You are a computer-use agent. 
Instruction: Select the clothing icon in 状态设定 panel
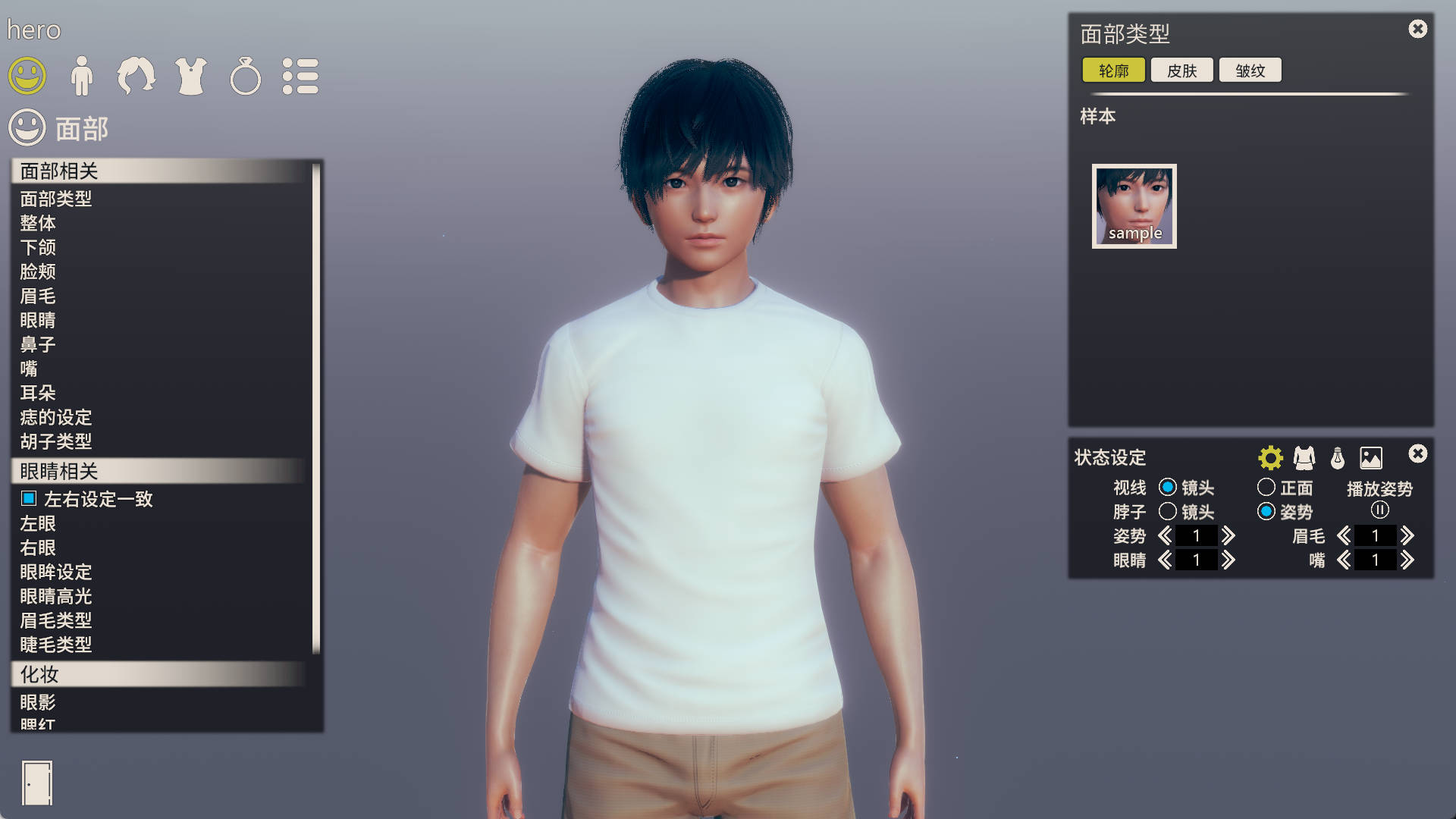point(1304,457)
